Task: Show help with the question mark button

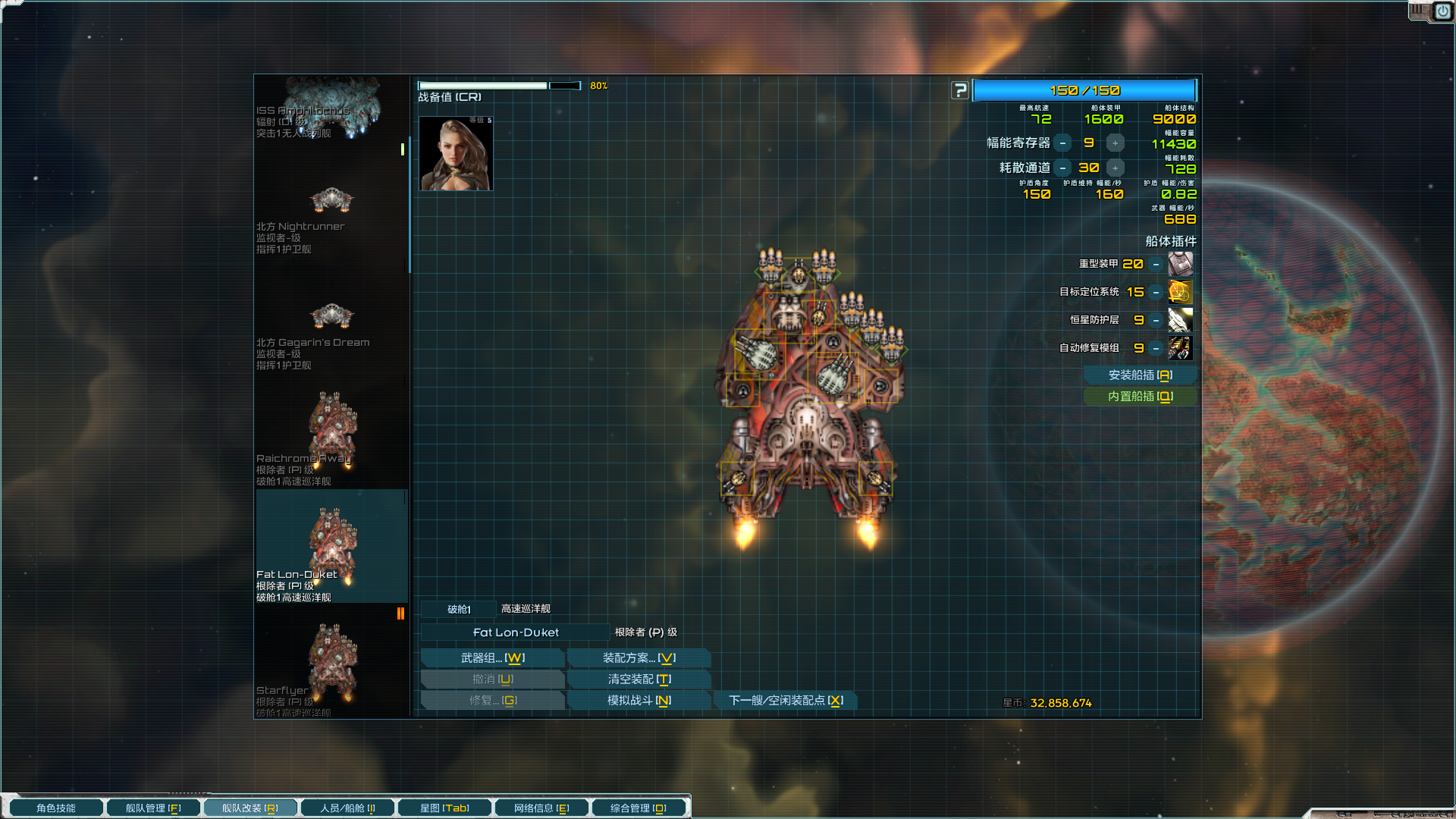Action: (x=960, y=91)
